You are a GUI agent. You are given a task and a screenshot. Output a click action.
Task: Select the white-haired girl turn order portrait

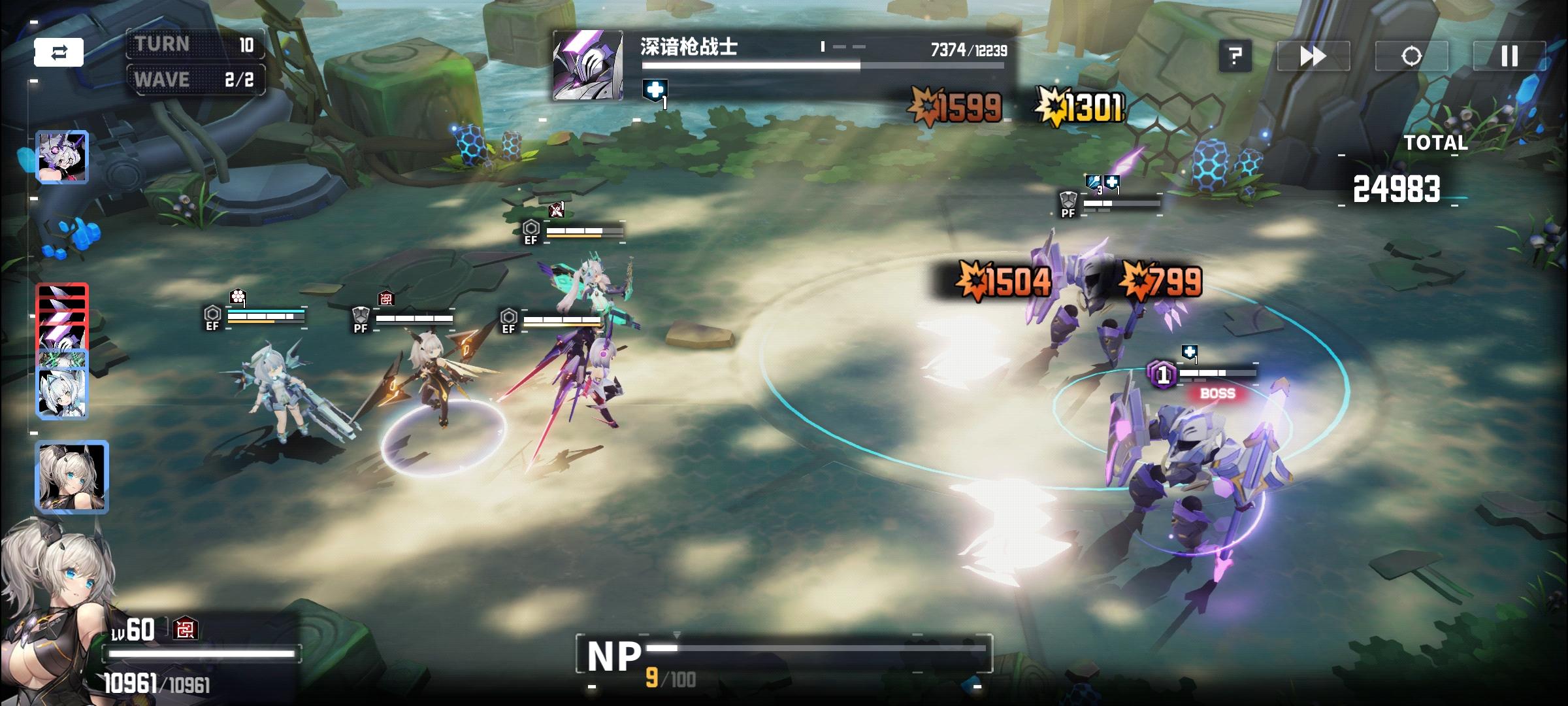pyautogui.click(x=62, y=392)
